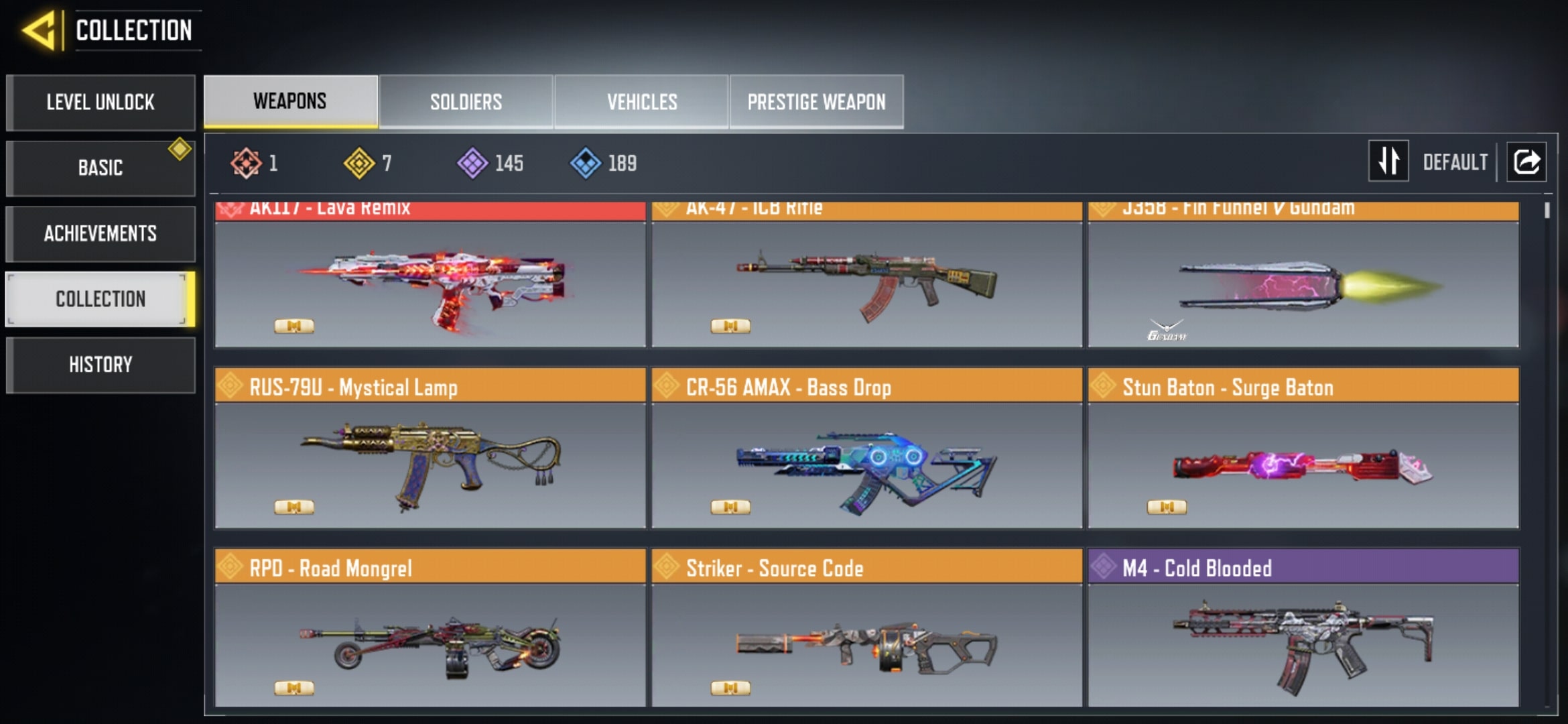Open the Level Unlock section

pos(101,103)
